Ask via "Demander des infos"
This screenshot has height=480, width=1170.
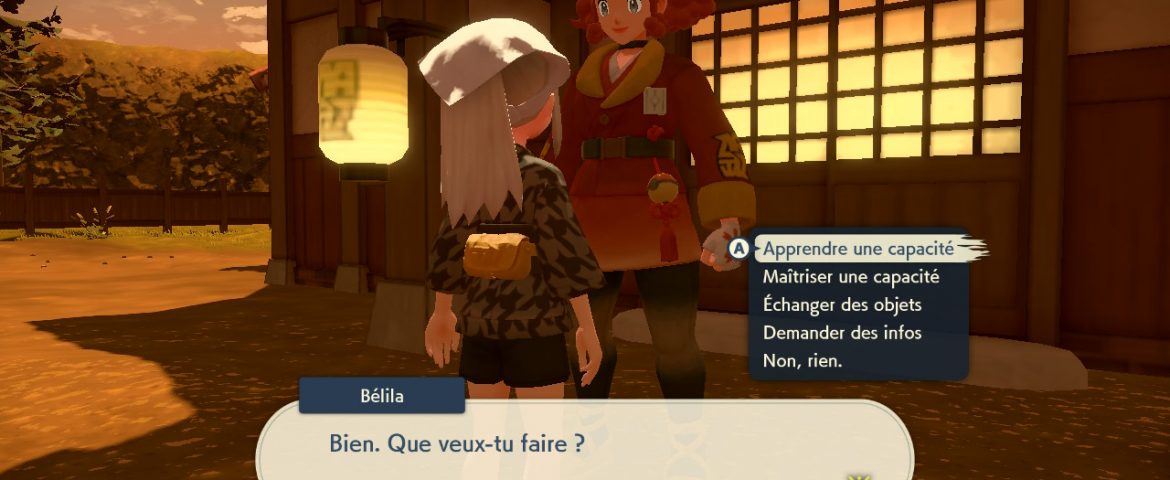coord(841,332)
